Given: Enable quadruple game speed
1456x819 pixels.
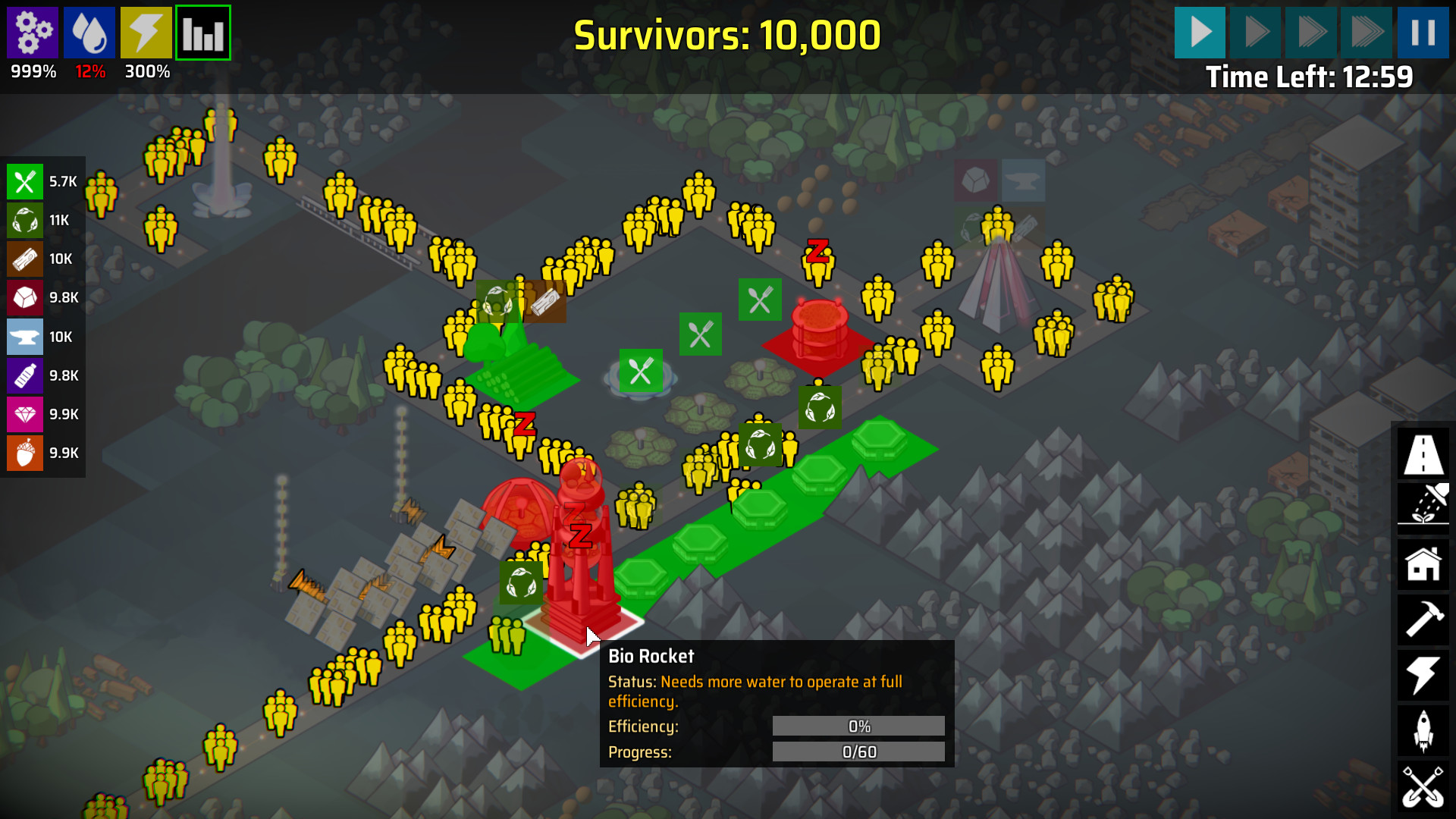Looking at the screenshot, I should click(1367, 32).
